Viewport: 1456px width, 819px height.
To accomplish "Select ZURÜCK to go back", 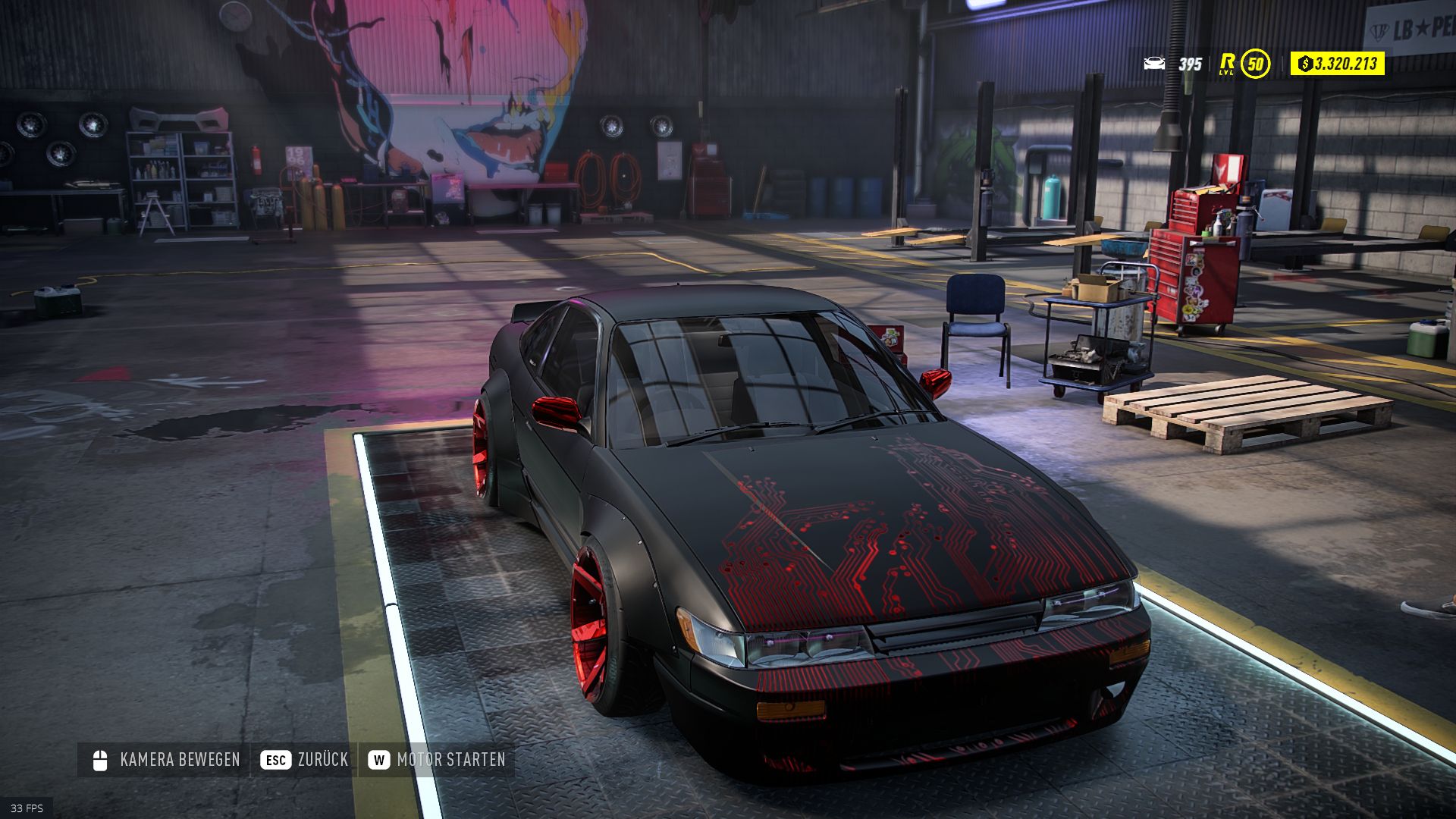I will [x=322, y=758].
